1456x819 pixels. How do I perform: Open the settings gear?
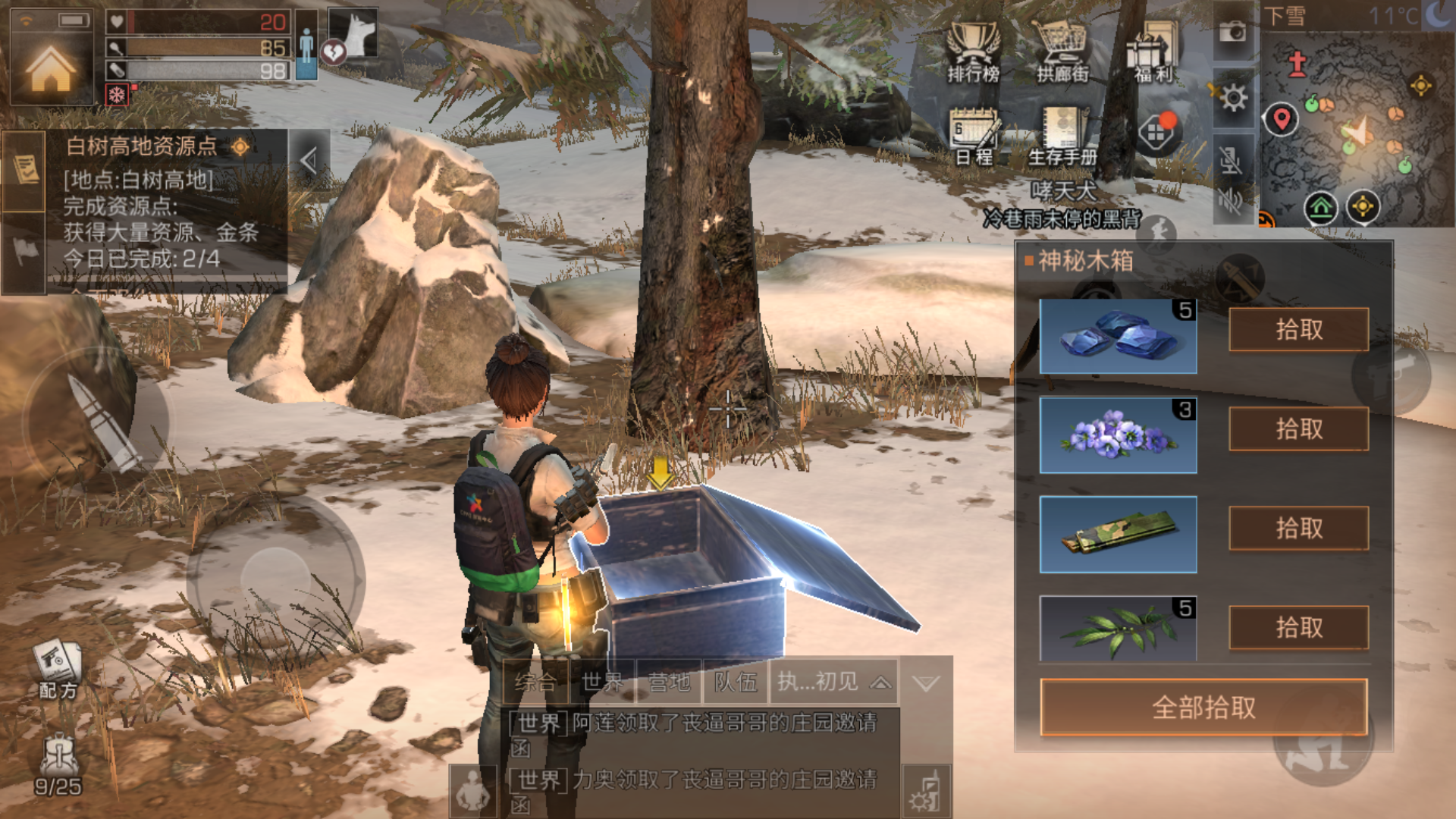pos(1233,98)
